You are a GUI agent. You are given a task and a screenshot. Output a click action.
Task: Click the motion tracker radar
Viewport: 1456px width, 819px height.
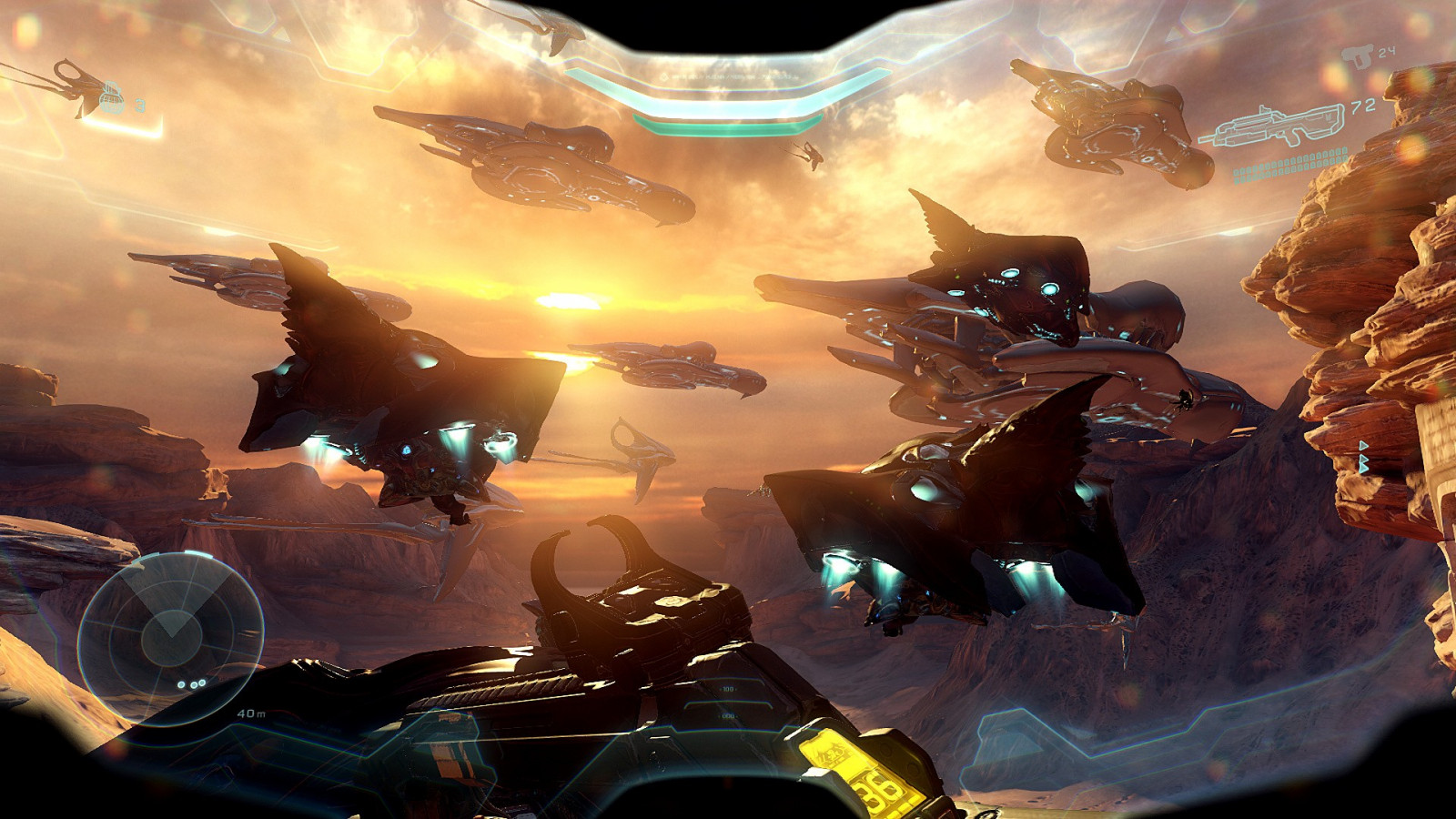coord(171,639)
